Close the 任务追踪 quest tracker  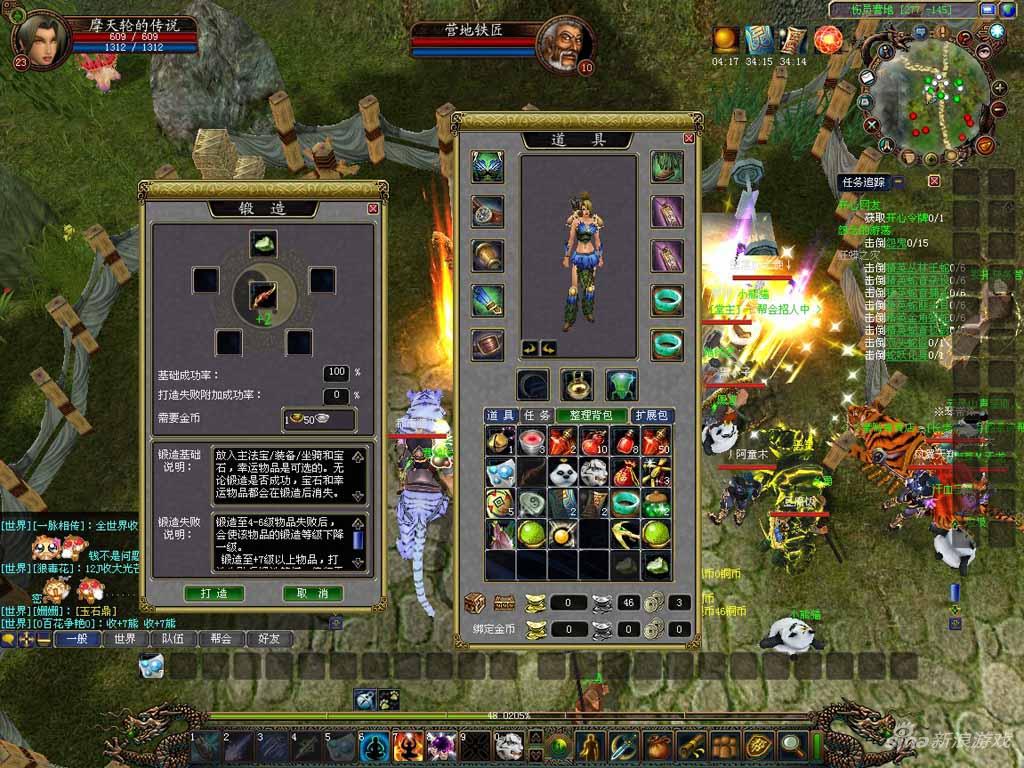click(x=934, y=181)
